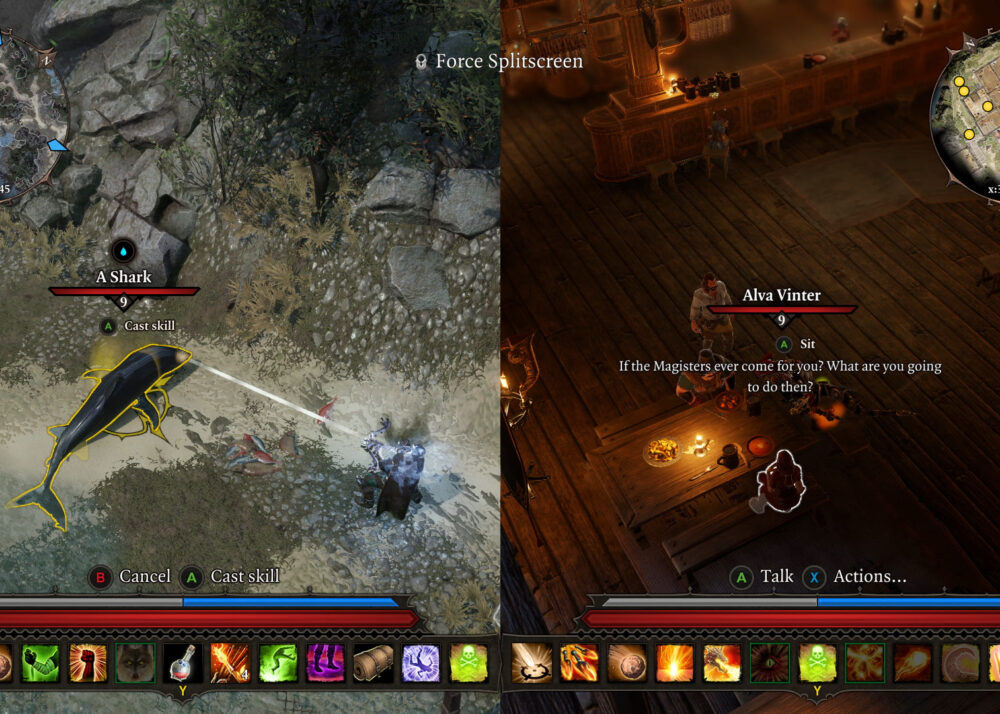Use the red clenched fist skill
Image resolution: width=1000 pixels, height=714 pixels.
[x=88, y=662]
